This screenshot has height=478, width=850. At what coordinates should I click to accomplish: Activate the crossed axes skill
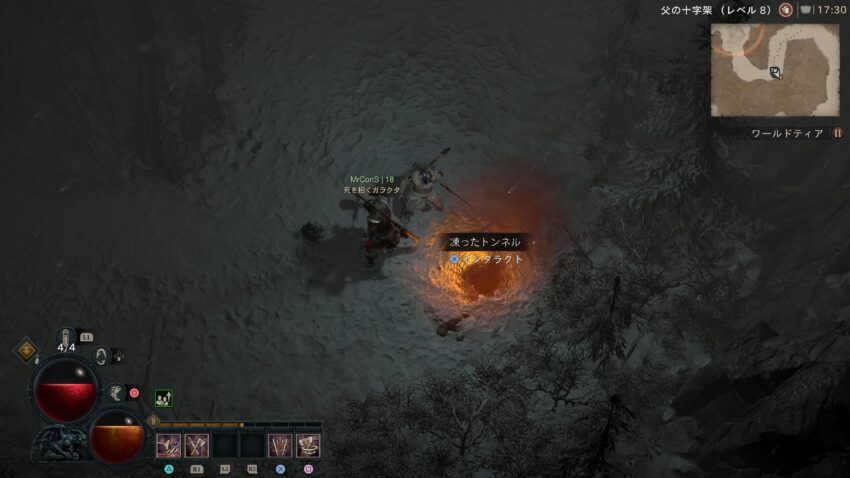pos(196,446)
